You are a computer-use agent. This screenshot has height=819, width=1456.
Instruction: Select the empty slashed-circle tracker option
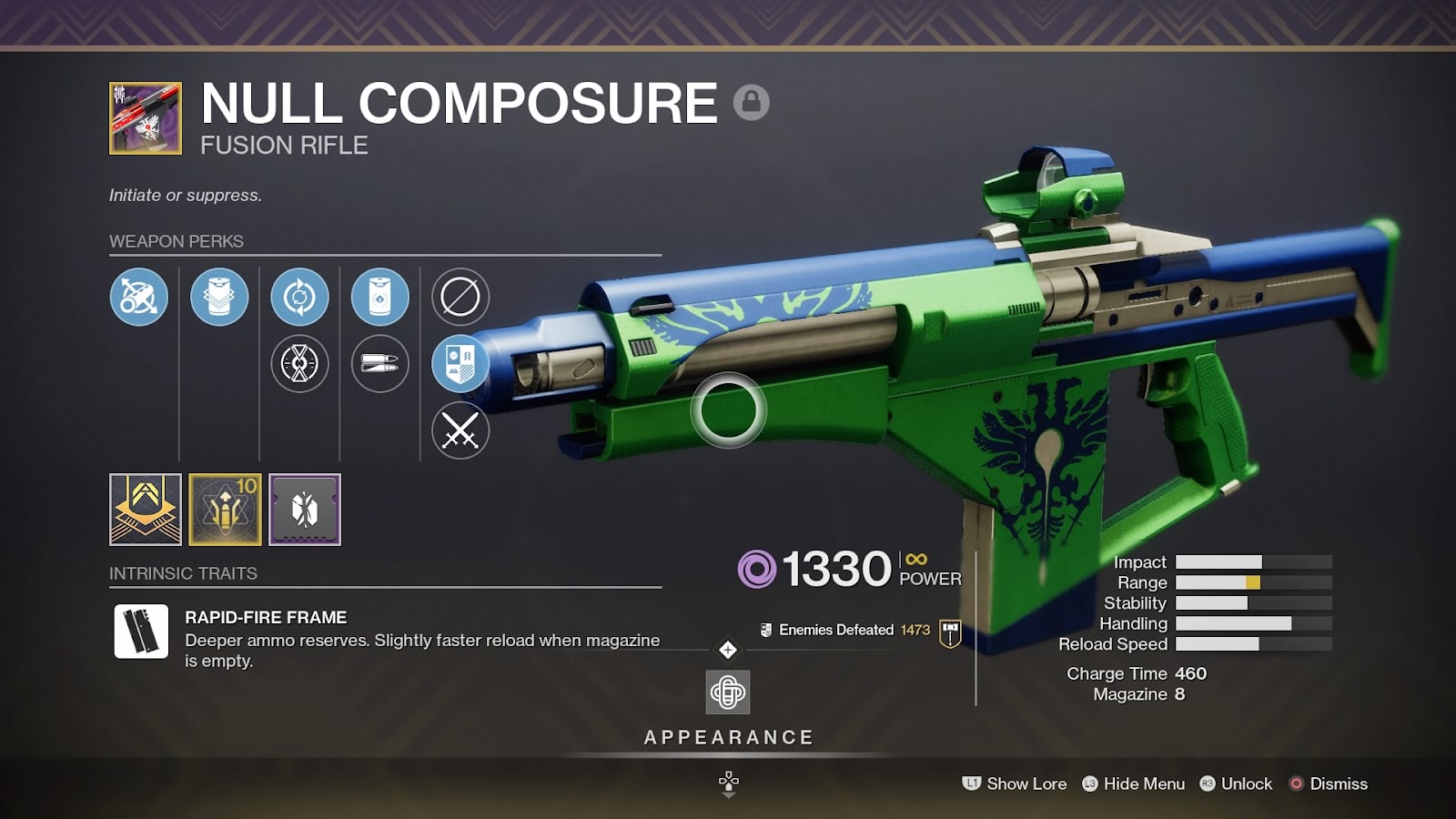coord(460,297)
